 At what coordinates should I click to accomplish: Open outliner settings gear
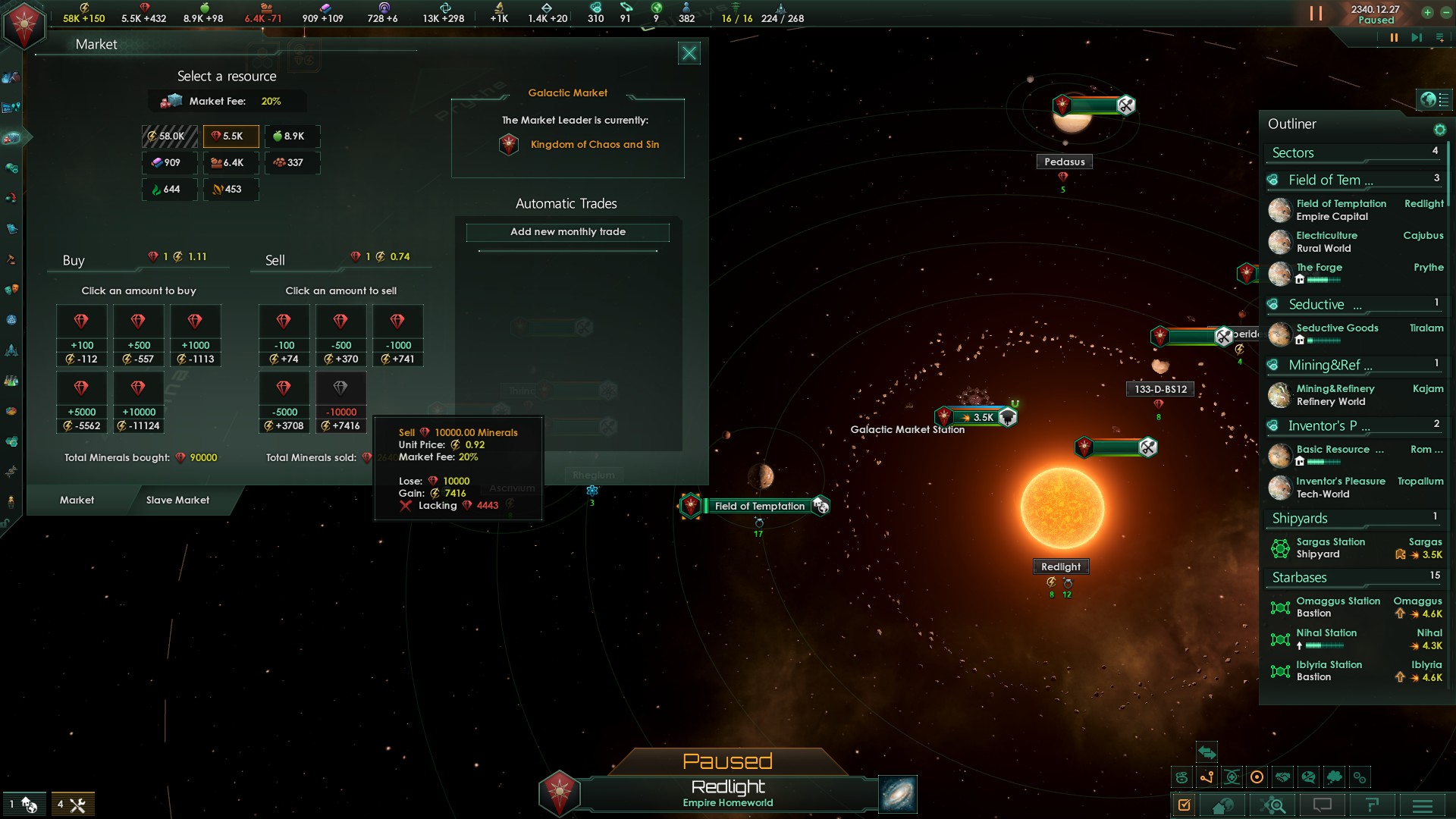(1439, 130)
